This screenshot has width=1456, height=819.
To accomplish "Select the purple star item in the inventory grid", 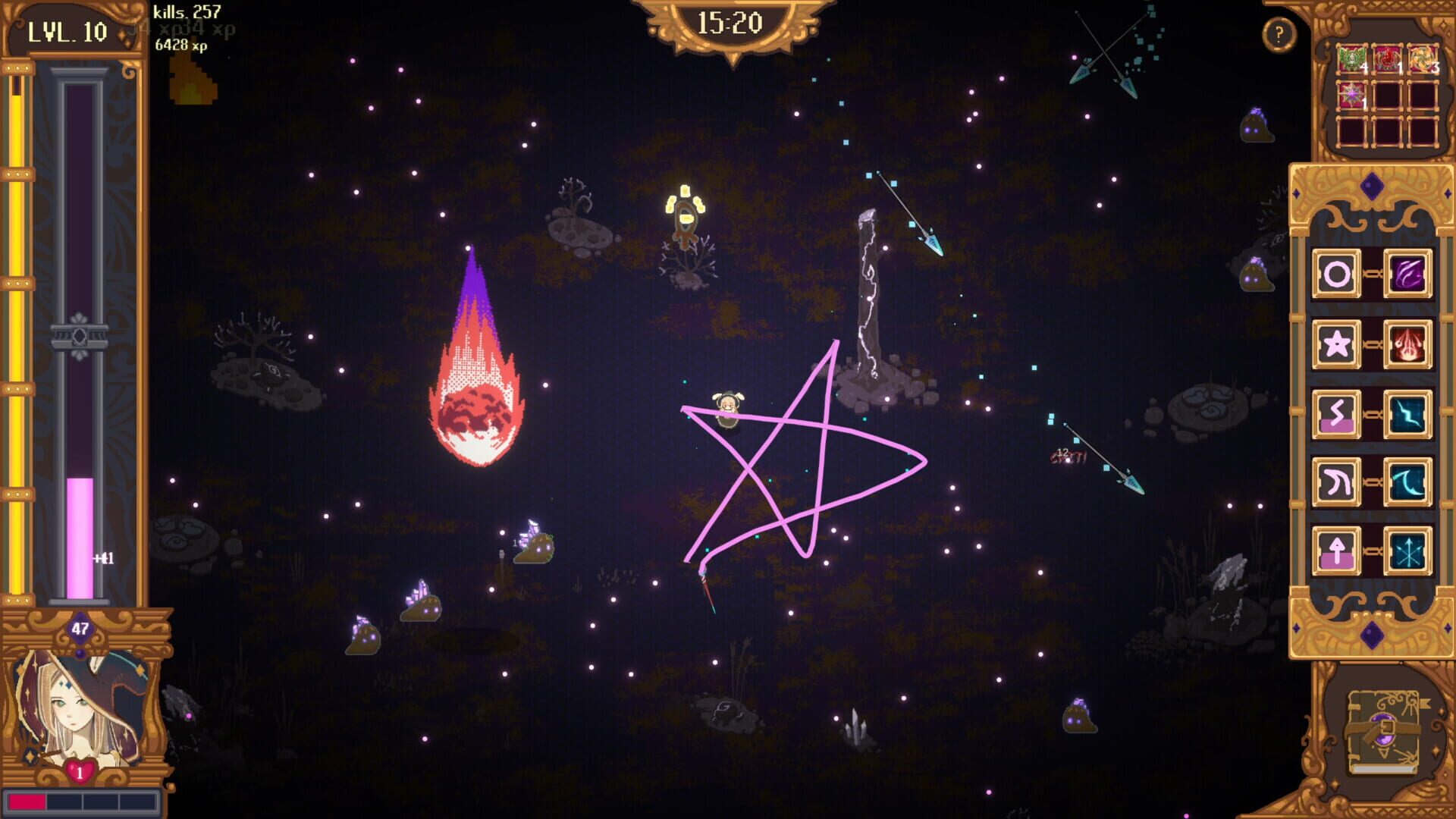I will pos(1352,94).
